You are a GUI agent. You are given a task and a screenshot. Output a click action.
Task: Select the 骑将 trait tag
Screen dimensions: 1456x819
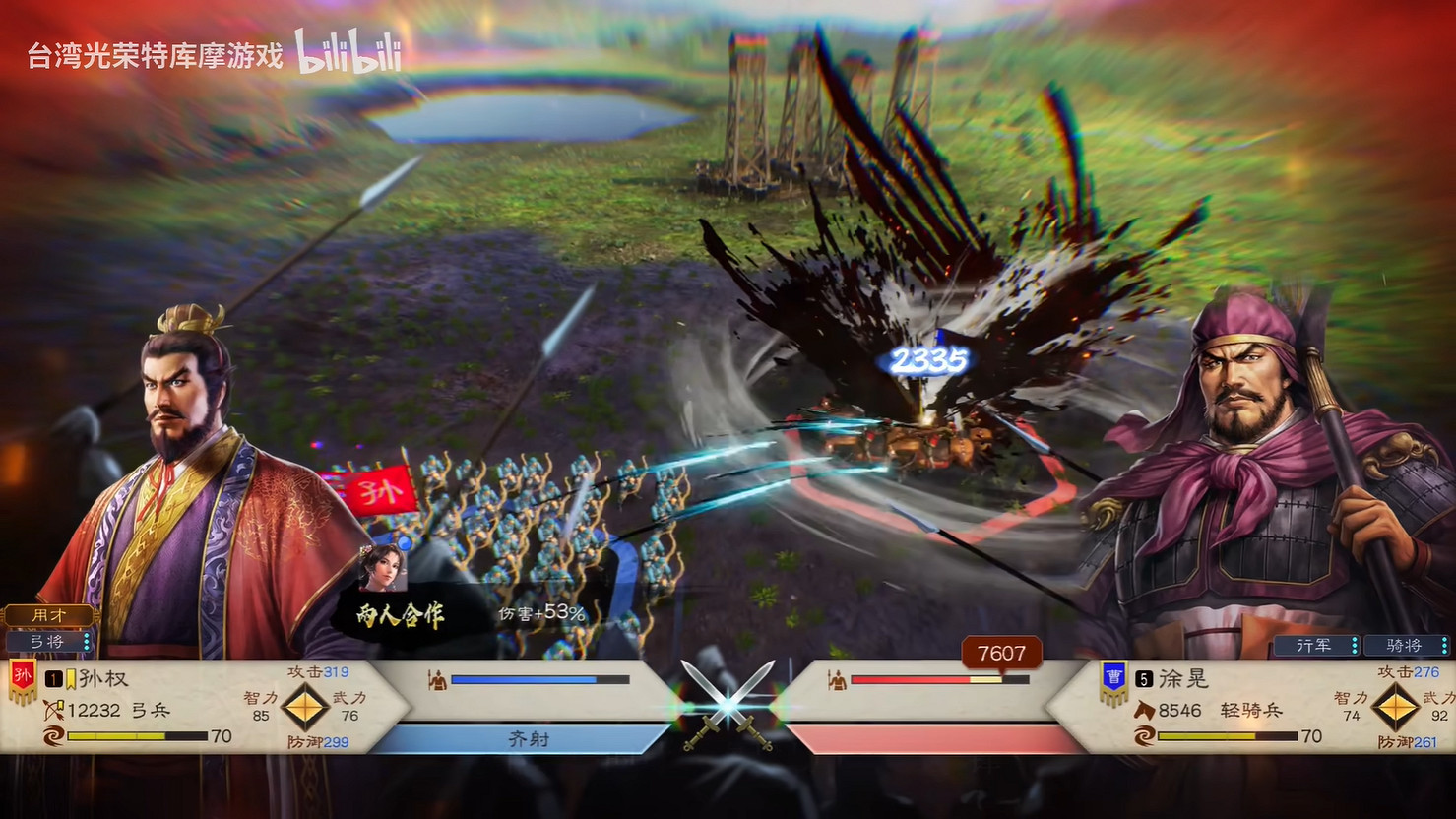tap(1405, 646)
